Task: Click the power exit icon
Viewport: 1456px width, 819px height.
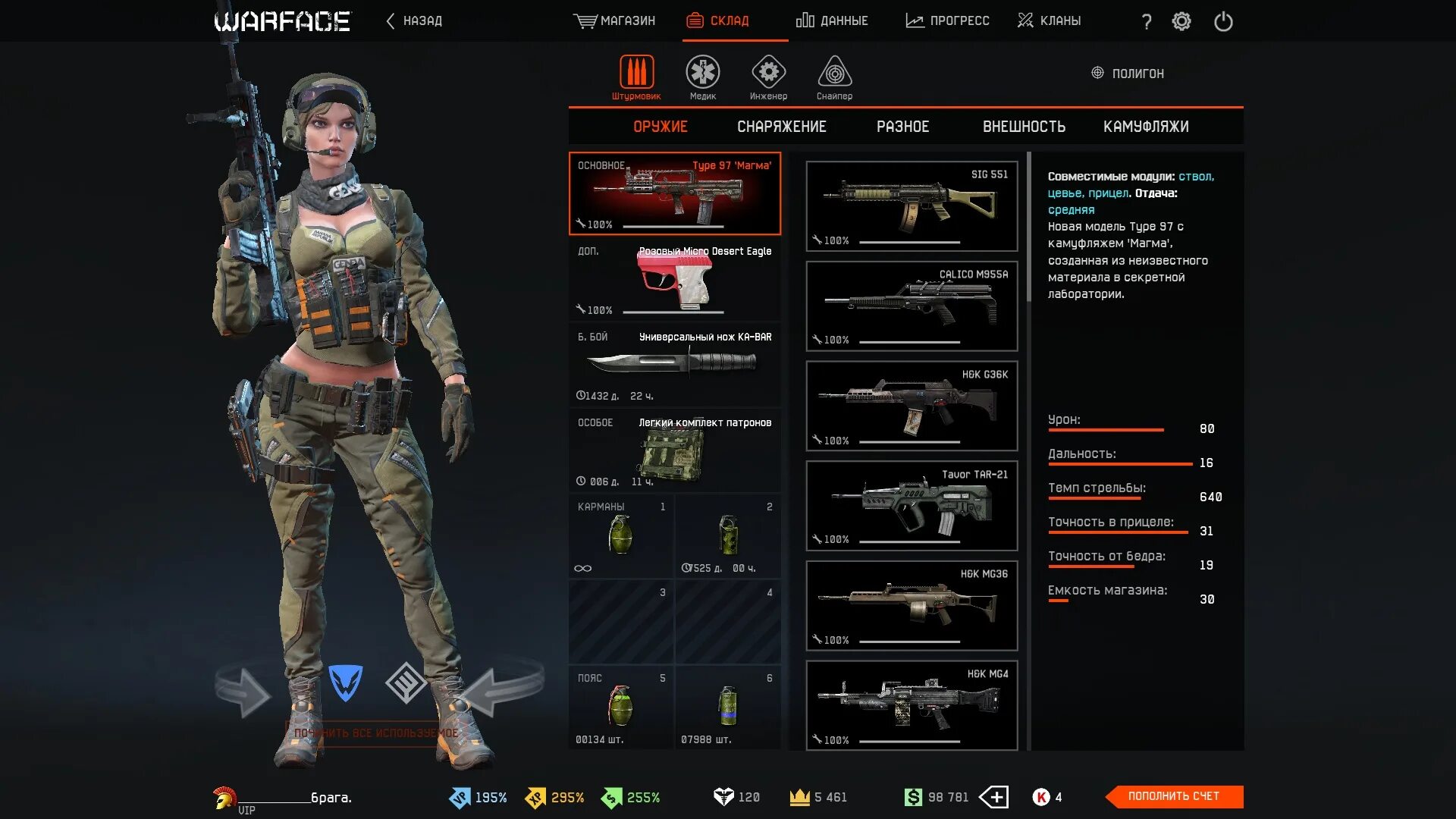Action: tap(1223, 21)
